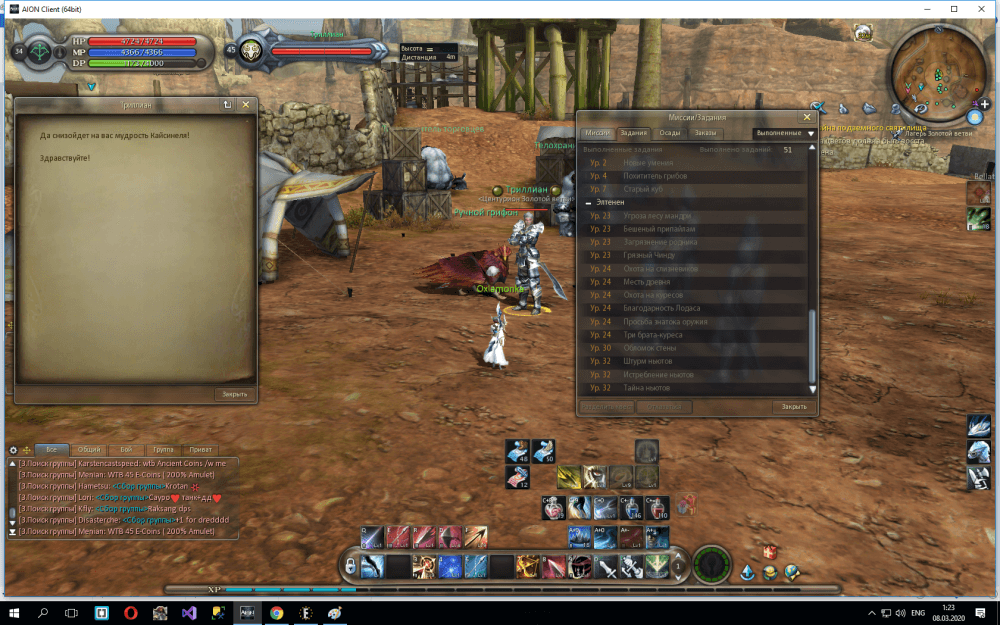Switch to the Миссии tab
This screenshot has width=1000, height=625.
pos(597,133)
